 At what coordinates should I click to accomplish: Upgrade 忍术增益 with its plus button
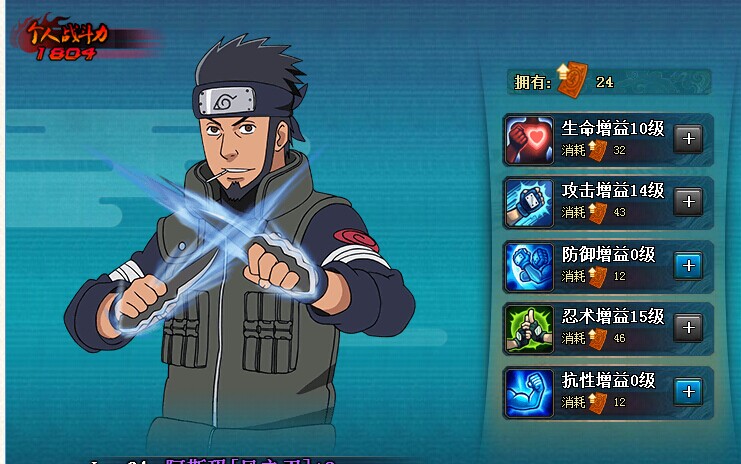pos(688,328)
